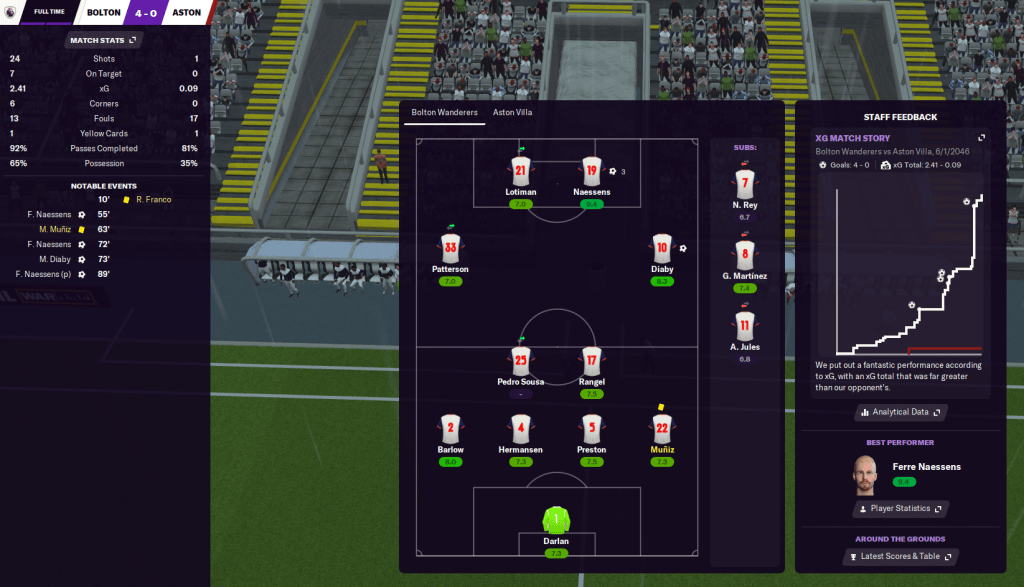Switch to the Aston Villa tab

click(x=512, y=112)
